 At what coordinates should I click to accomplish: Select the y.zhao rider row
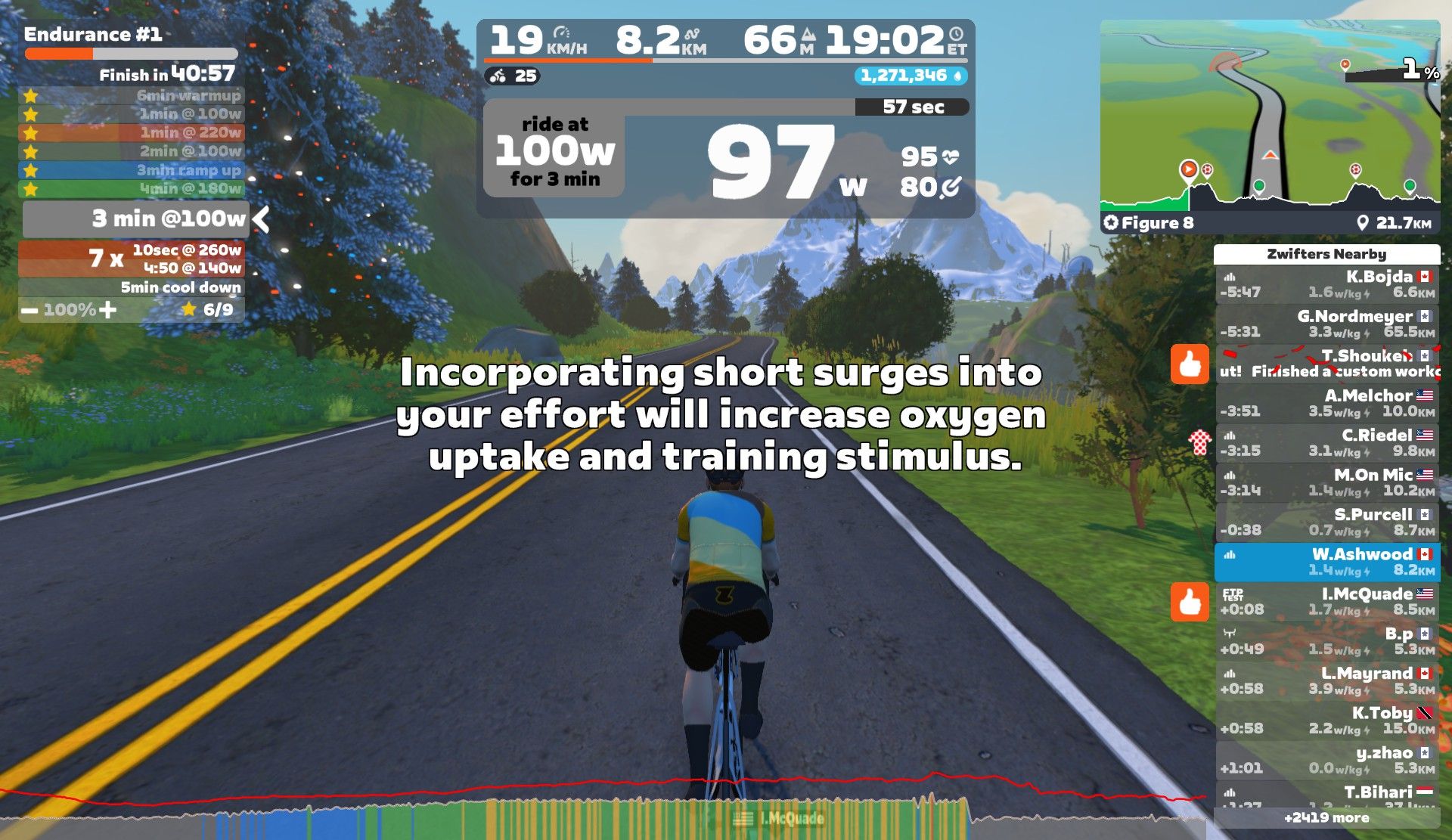click(1326, 760)
